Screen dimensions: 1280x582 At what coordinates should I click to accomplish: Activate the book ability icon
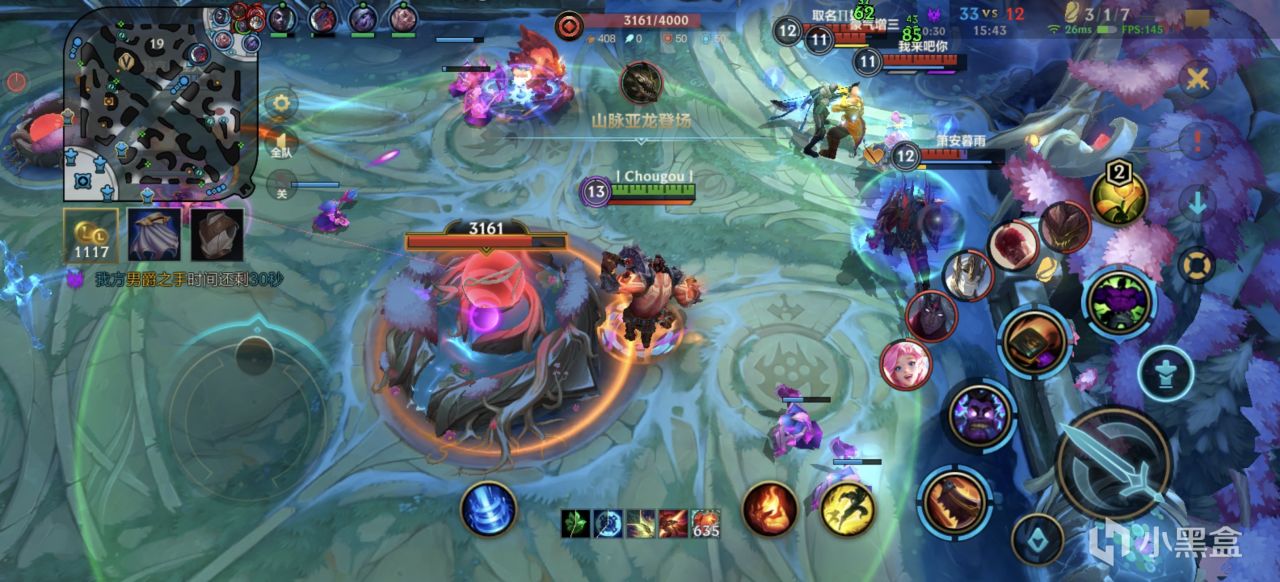click(x=1035, y=342)
